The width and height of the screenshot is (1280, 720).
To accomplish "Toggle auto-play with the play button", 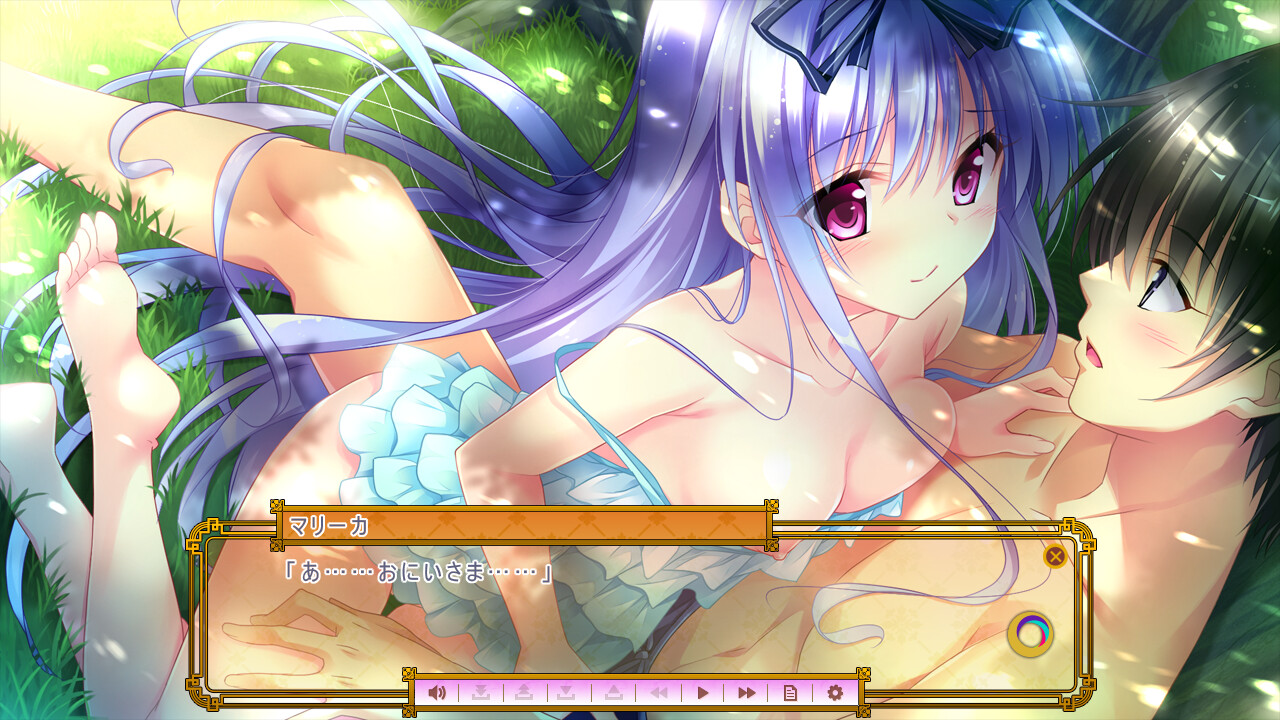I will (703, 691).
